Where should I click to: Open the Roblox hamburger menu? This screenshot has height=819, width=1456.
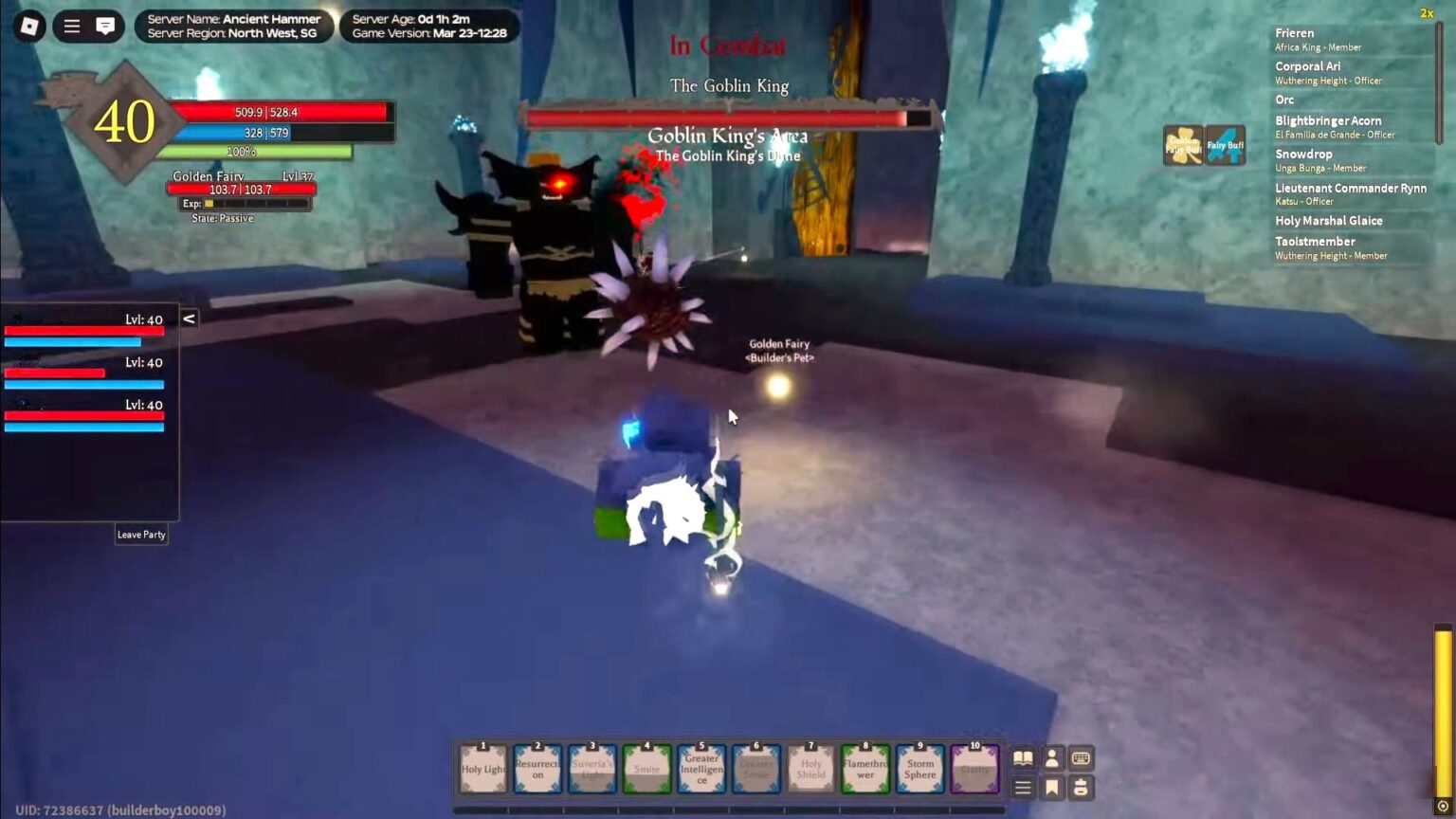71,27
